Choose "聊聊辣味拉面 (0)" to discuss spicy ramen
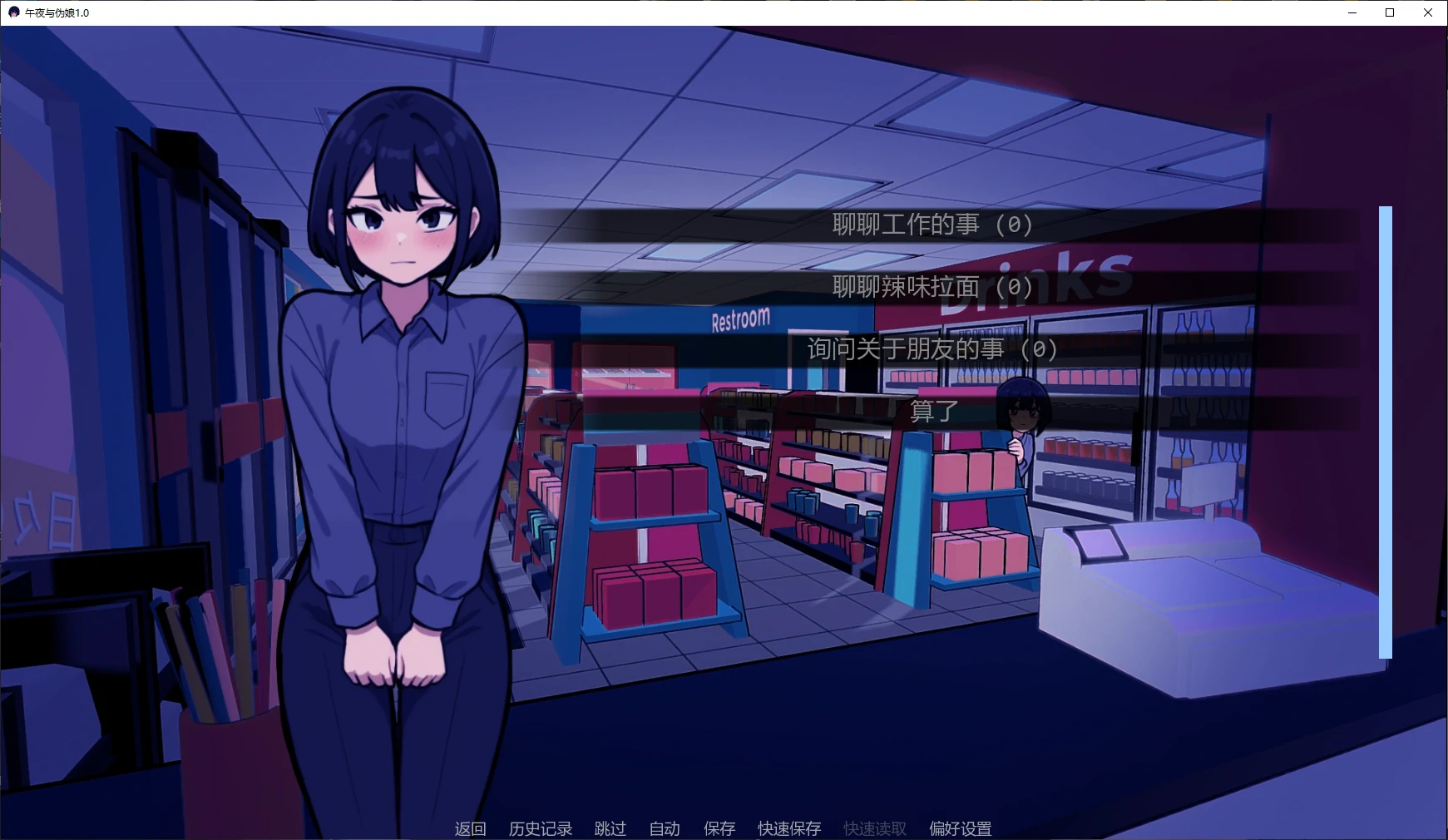The image size is (1448, 840). (x=930, y=287)
